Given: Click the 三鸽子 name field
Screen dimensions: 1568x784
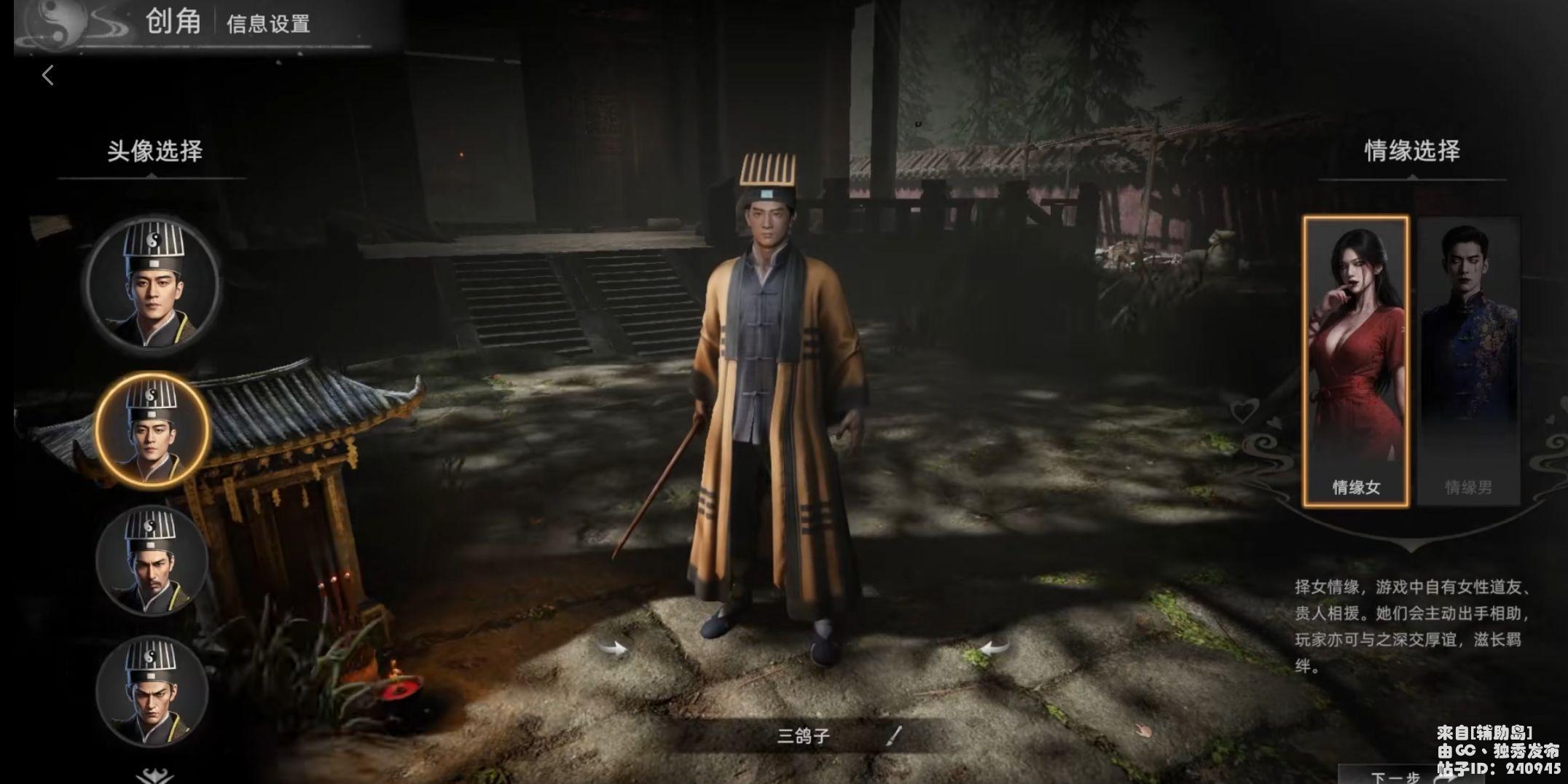Looking at the screenshot, I should 804,736.
